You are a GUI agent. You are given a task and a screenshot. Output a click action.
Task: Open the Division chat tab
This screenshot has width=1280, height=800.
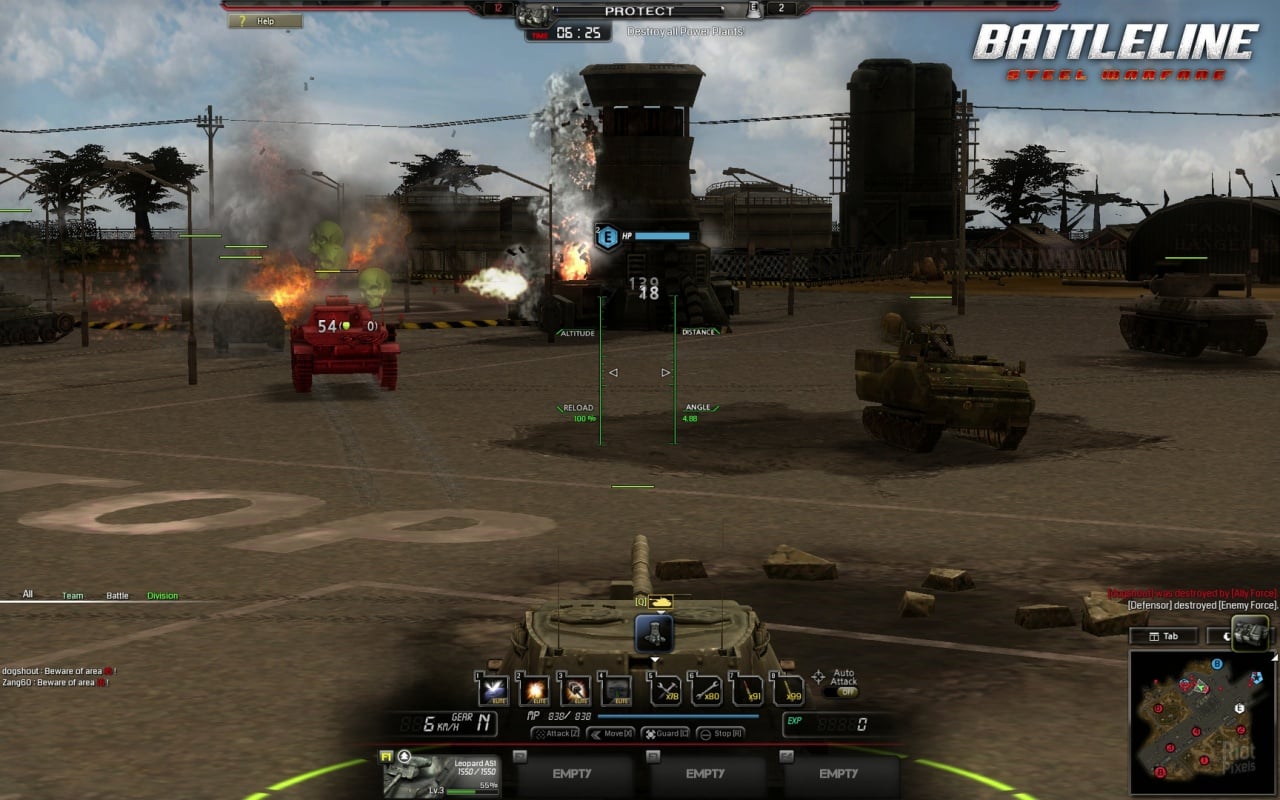coord(162,596)
